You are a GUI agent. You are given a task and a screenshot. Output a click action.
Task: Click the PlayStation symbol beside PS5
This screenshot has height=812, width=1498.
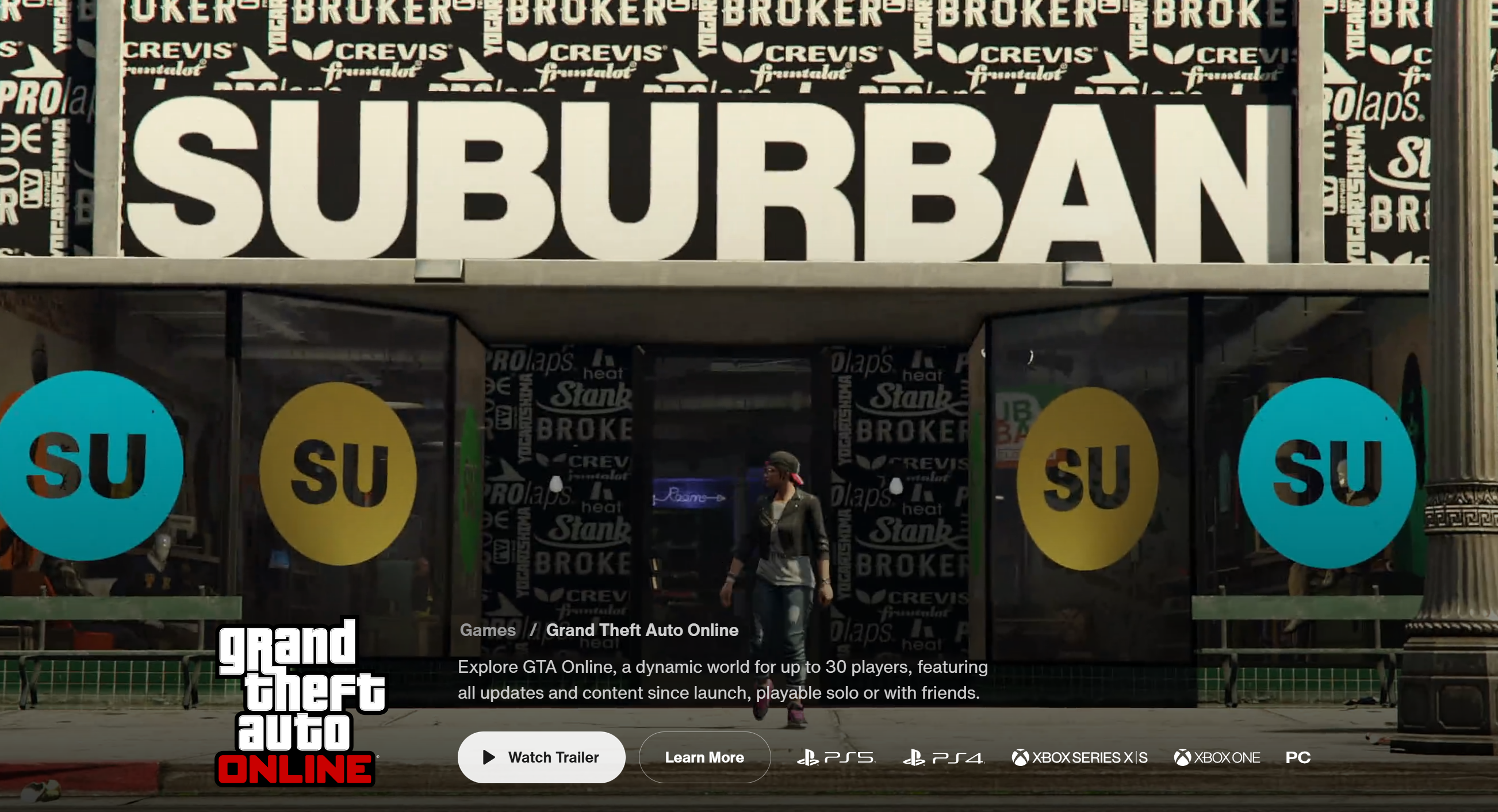pyautogui.click(x=810, y=757)
